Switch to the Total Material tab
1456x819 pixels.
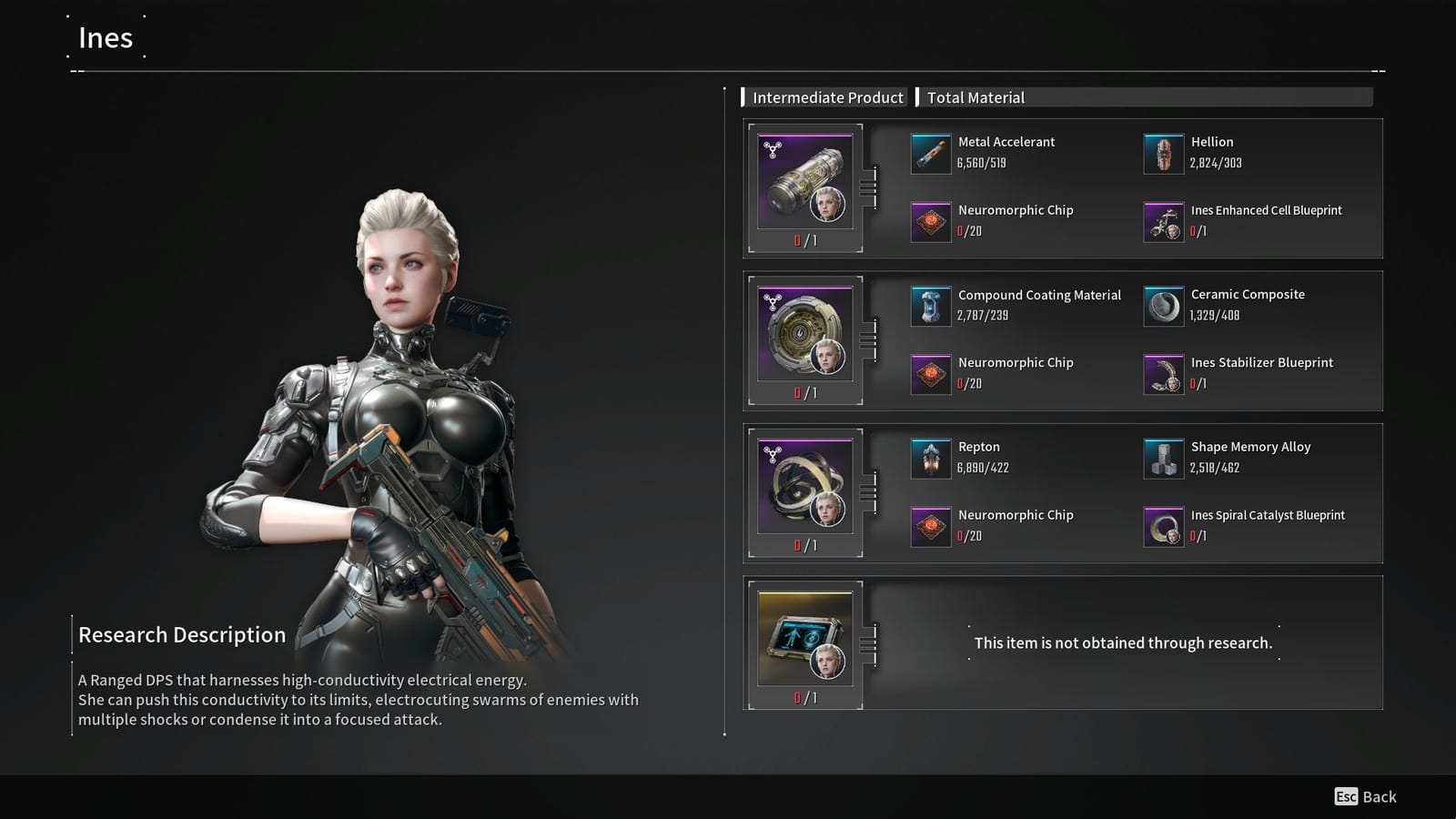(976, 97)
